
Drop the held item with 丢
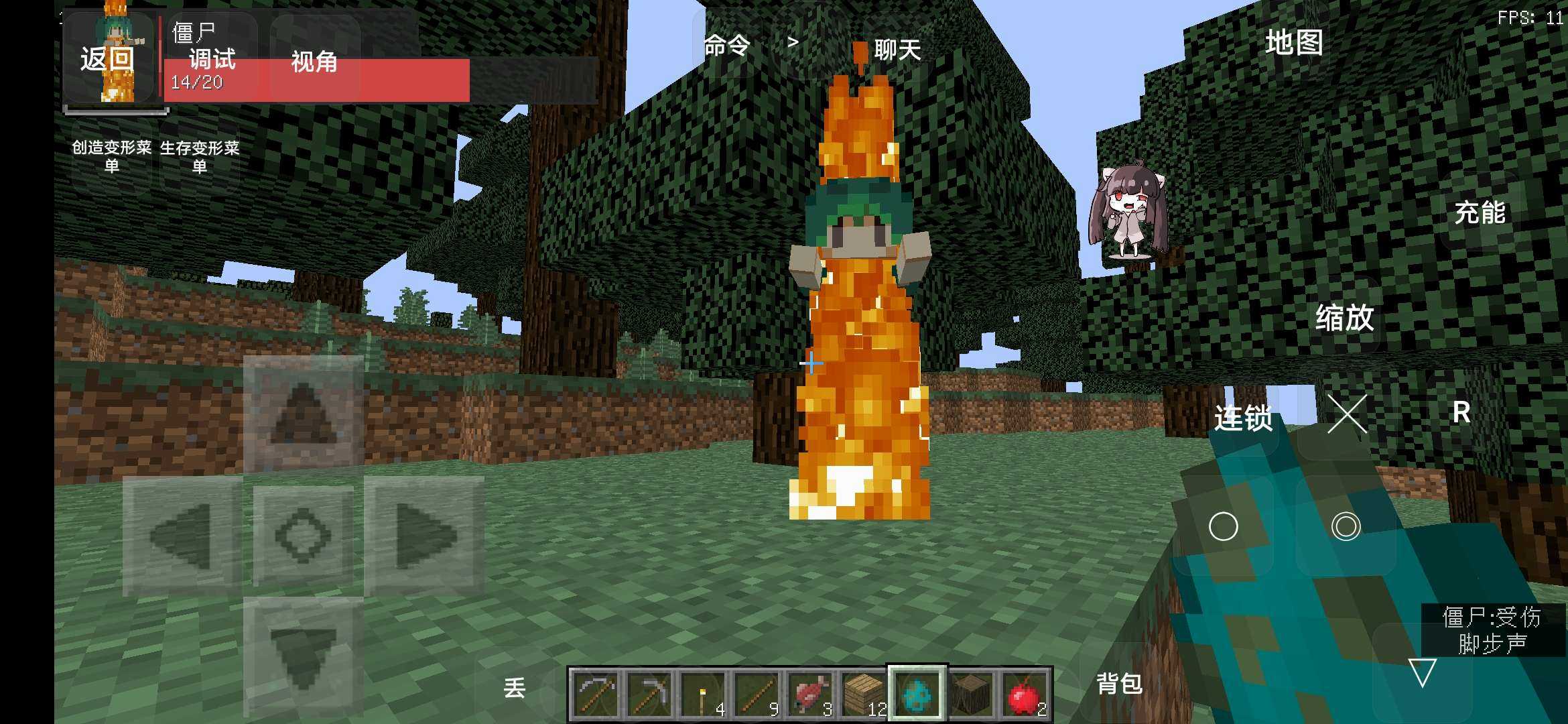[515, 688]
